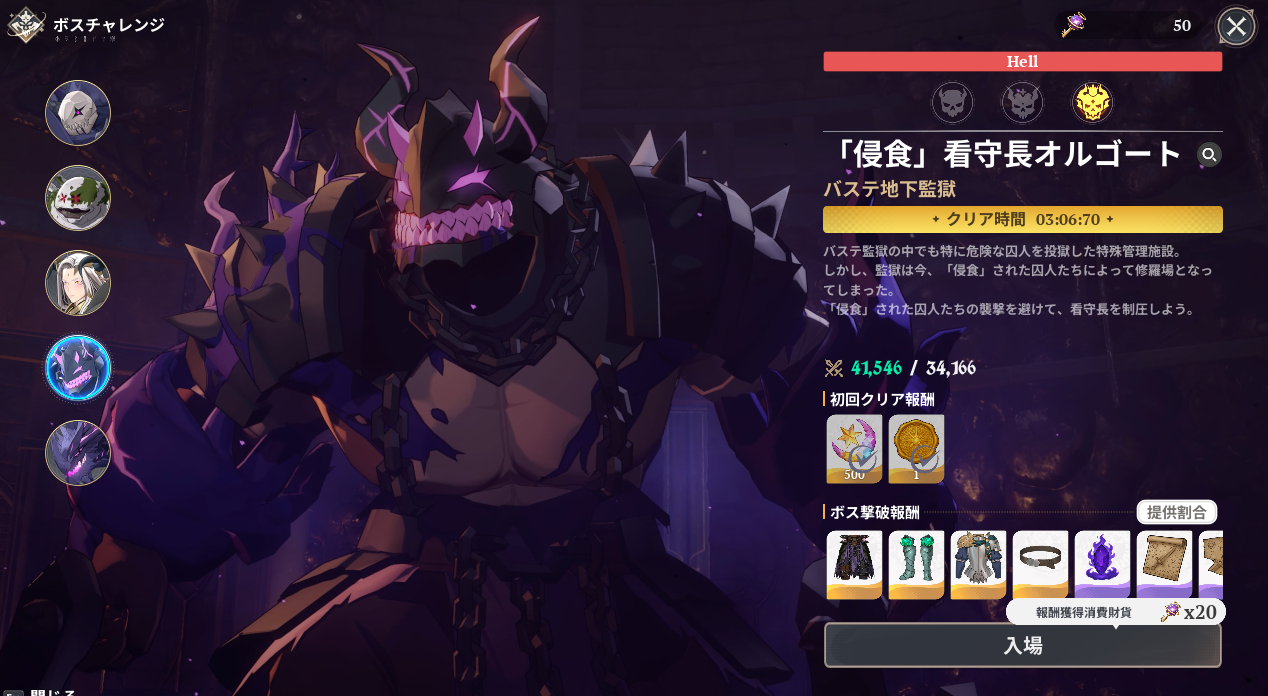This screenshot has width=1268, height=696.
Task: Inspect the dark skirt armor reward
Action: tap(854, 564)
